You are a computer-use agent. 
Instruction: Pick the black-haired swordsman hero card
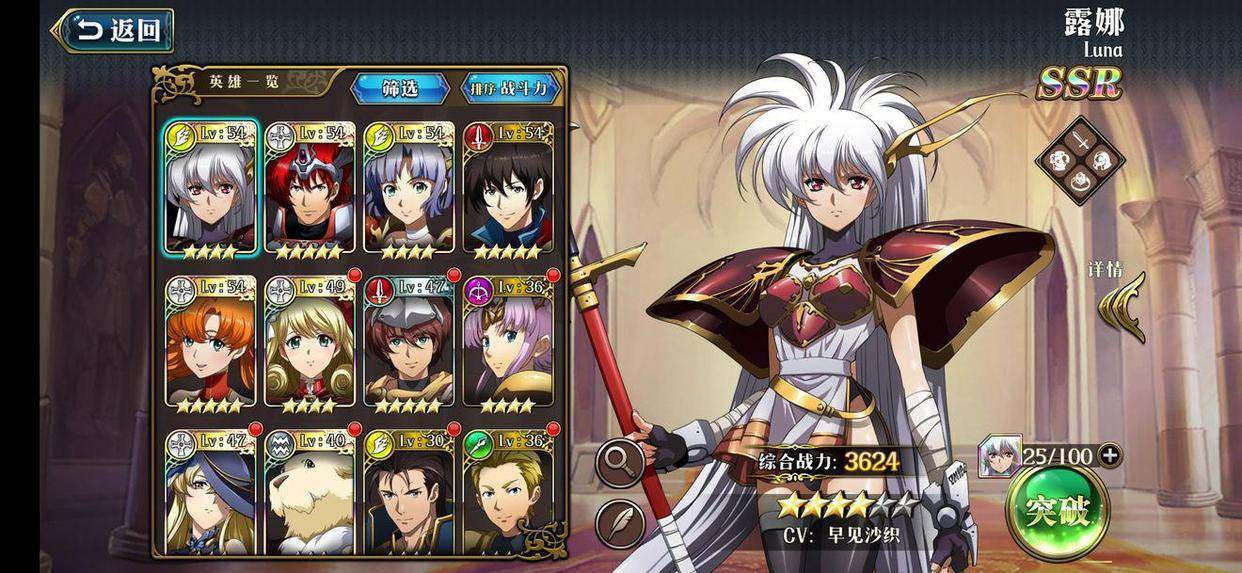tap(508, 188)
